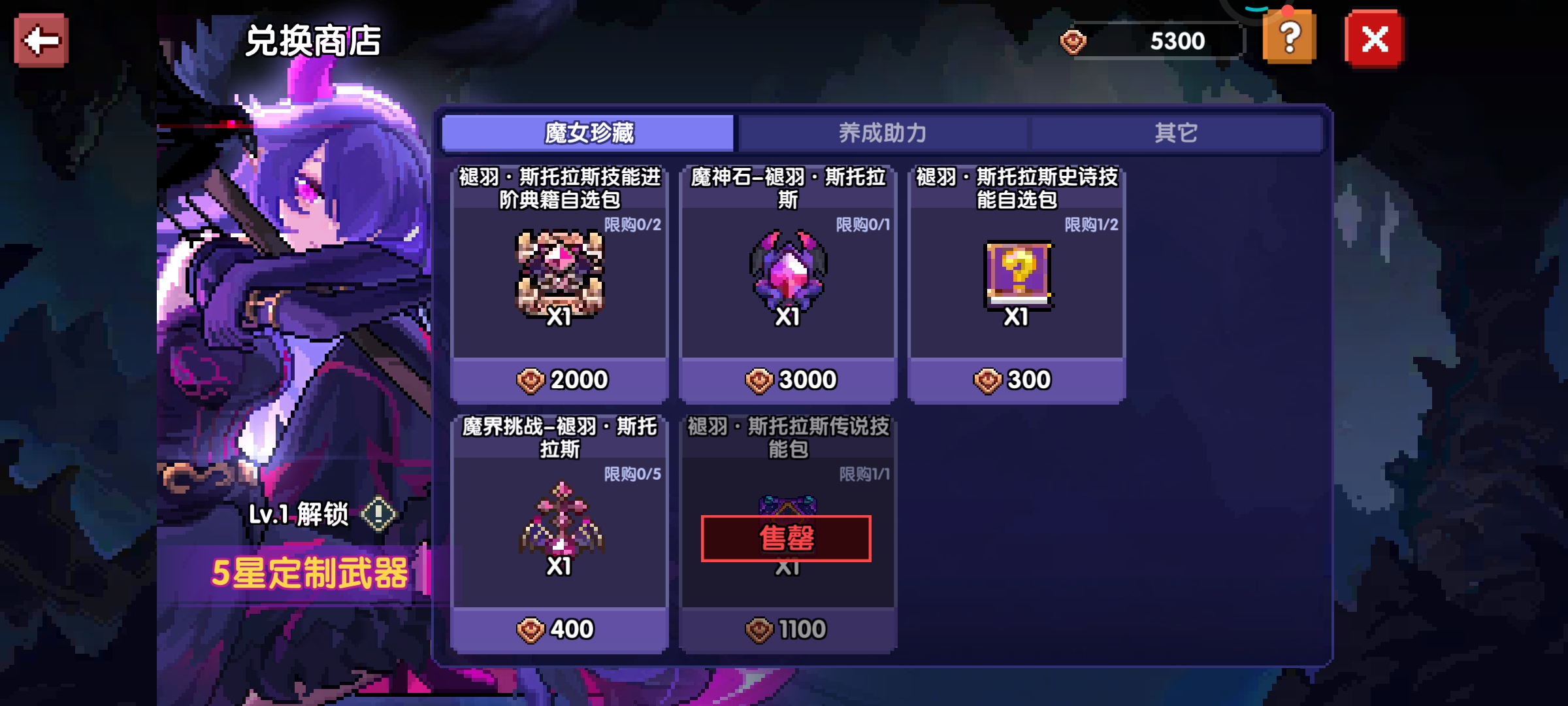Go back with the red arrow button
The height and width of the screenshot is (706, 1568).
41,41
